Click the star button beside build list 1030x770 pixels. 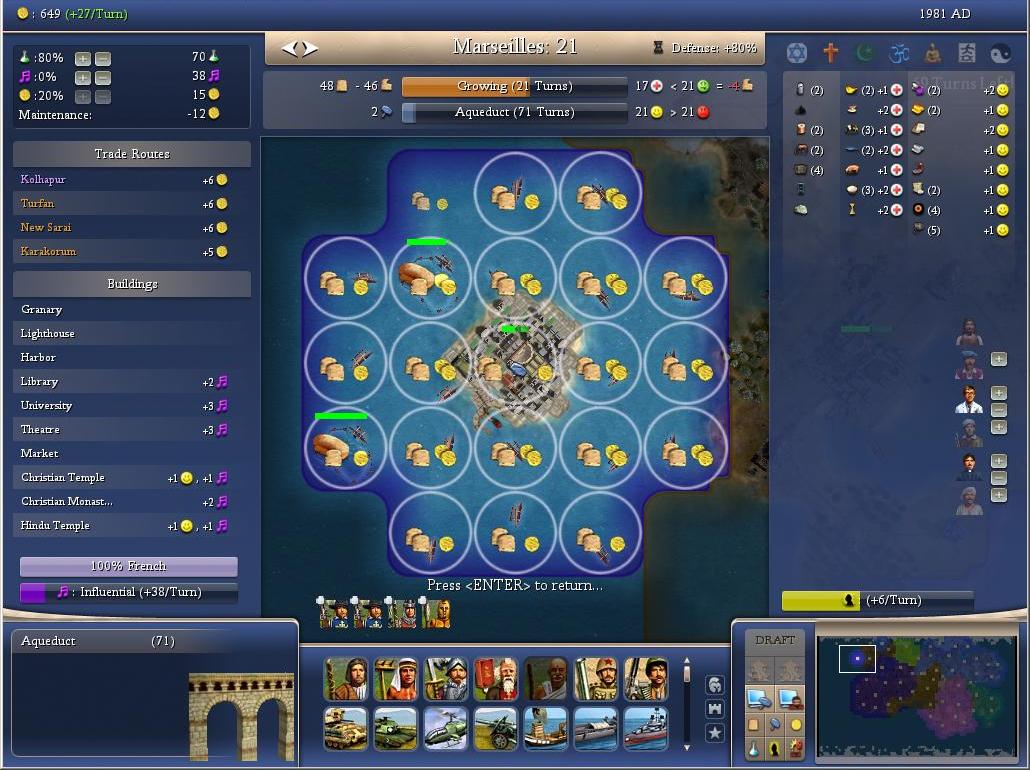tap(715, 733)
